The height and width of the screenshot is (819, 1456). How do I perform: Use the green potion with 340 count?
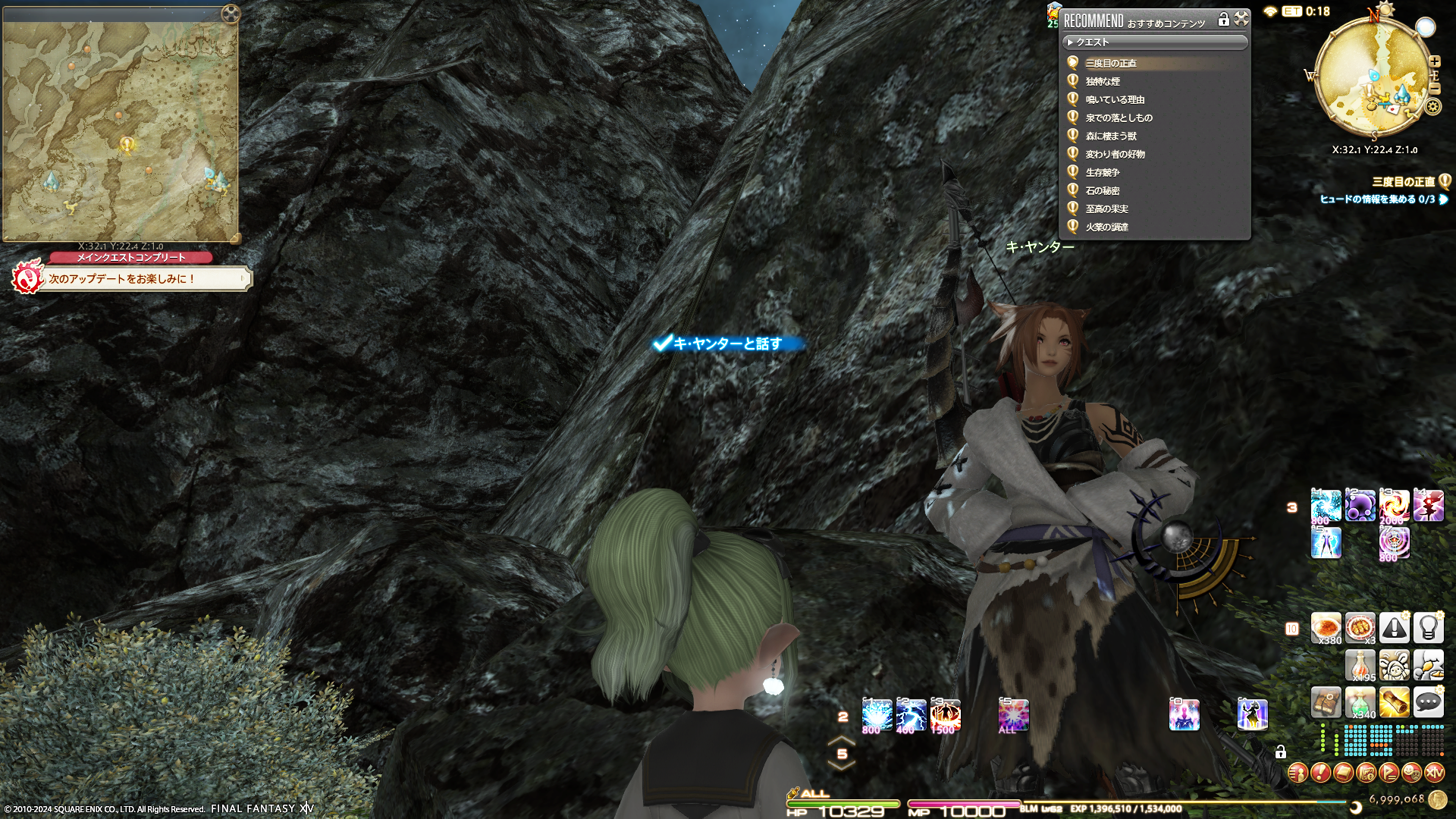pos(1360,702)
